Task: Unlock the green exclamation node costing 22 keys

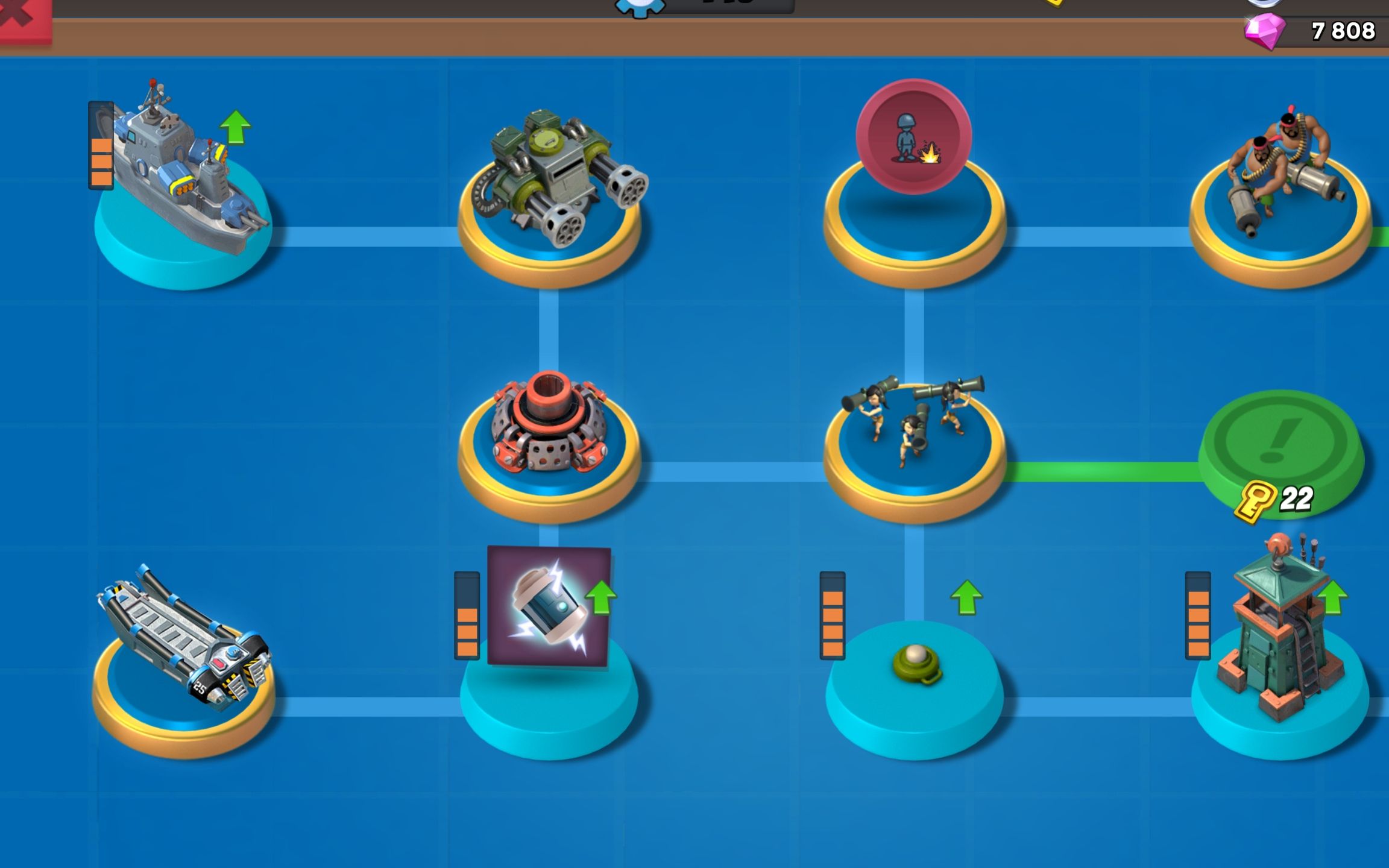Action: [x=1281, y=446]
